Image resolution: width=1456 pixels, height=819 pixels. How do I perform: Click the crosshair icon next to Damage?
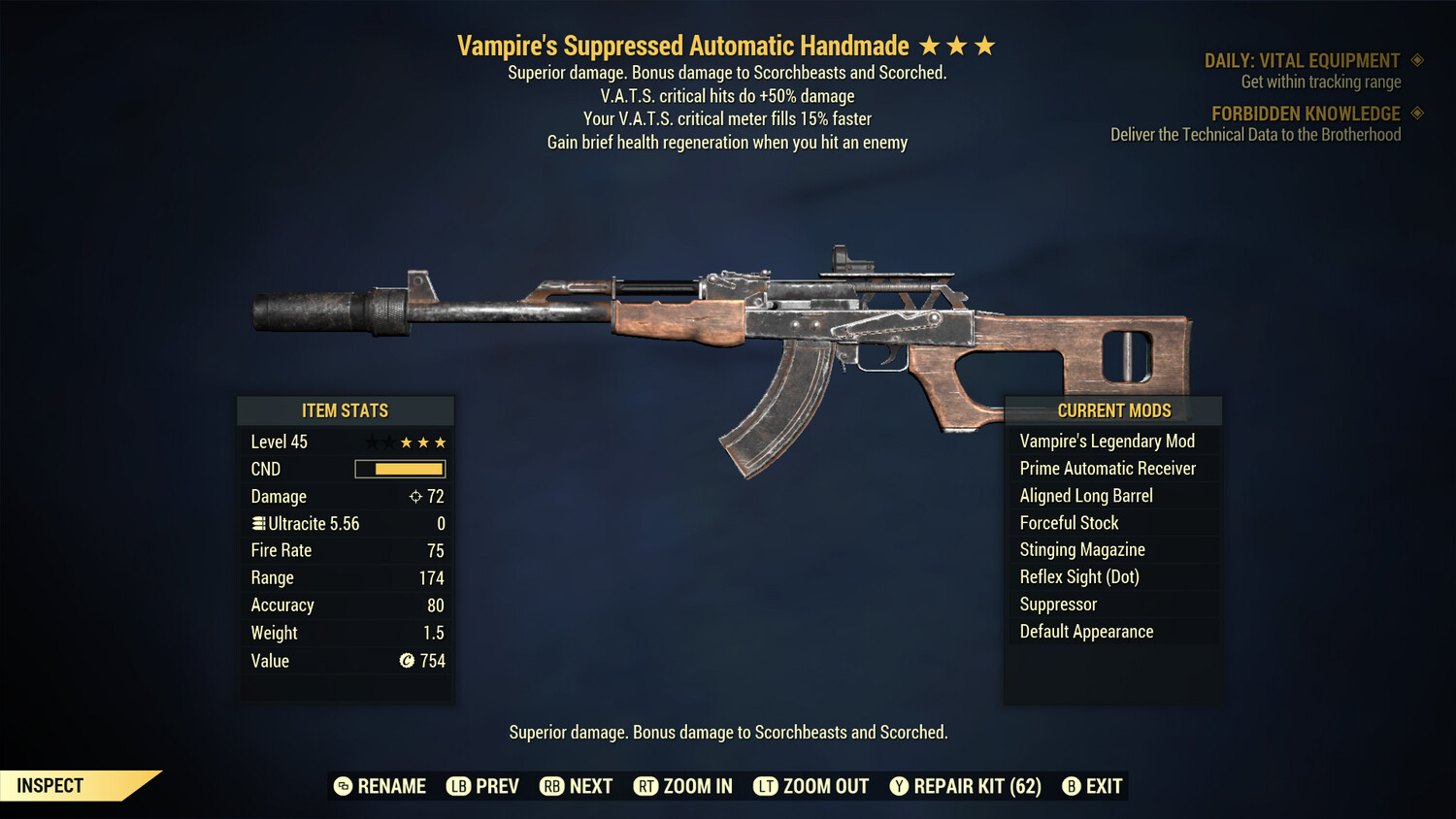coord(414,496)
